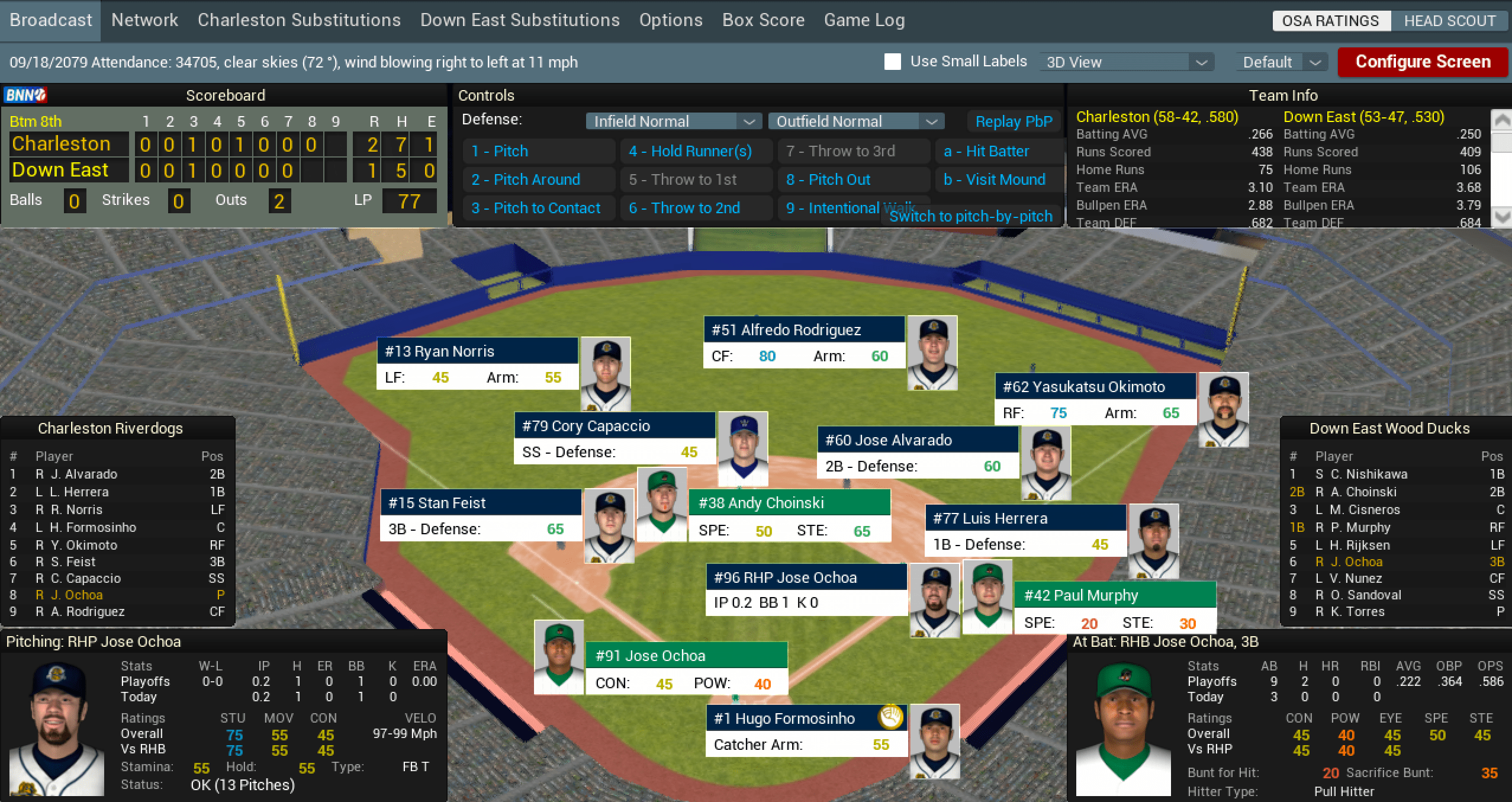Click Replay PbP

point(1014,121)
